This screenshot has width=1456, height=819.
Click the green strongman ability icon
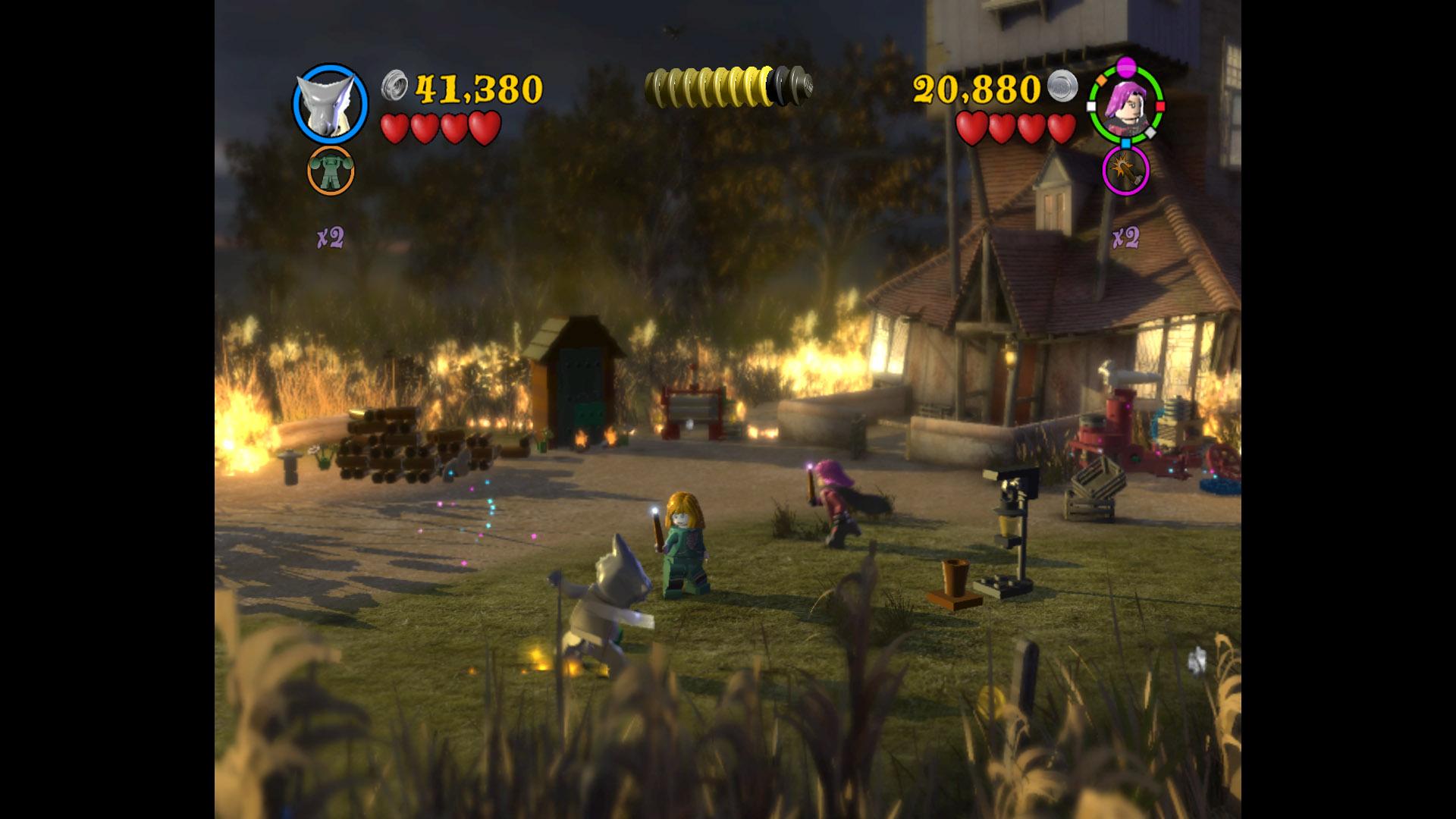[331, 171]
